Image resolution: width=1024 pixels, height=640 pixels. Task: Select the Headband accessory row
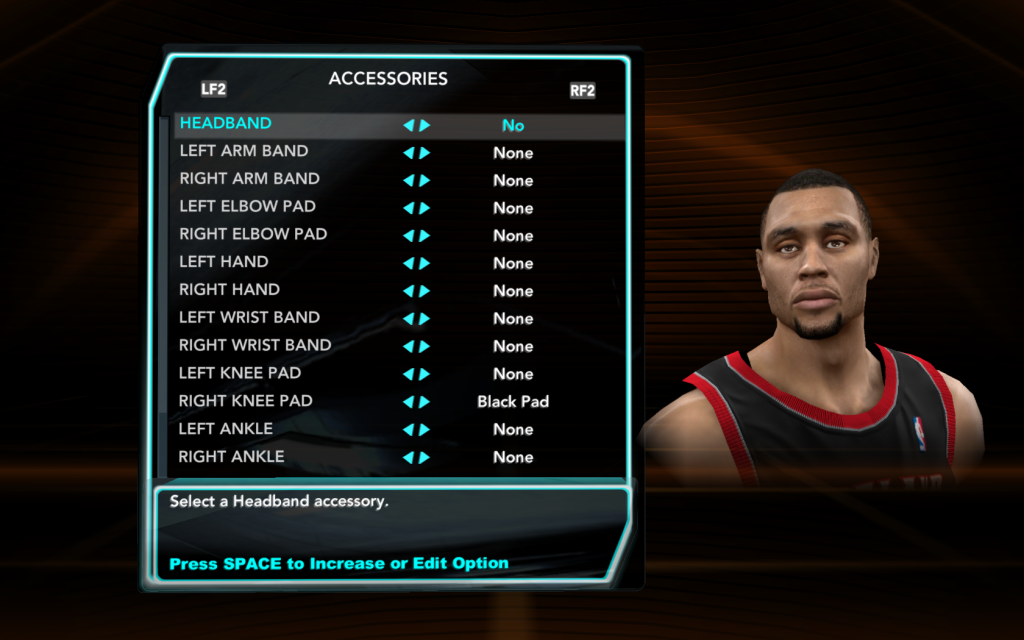point(226,124)
